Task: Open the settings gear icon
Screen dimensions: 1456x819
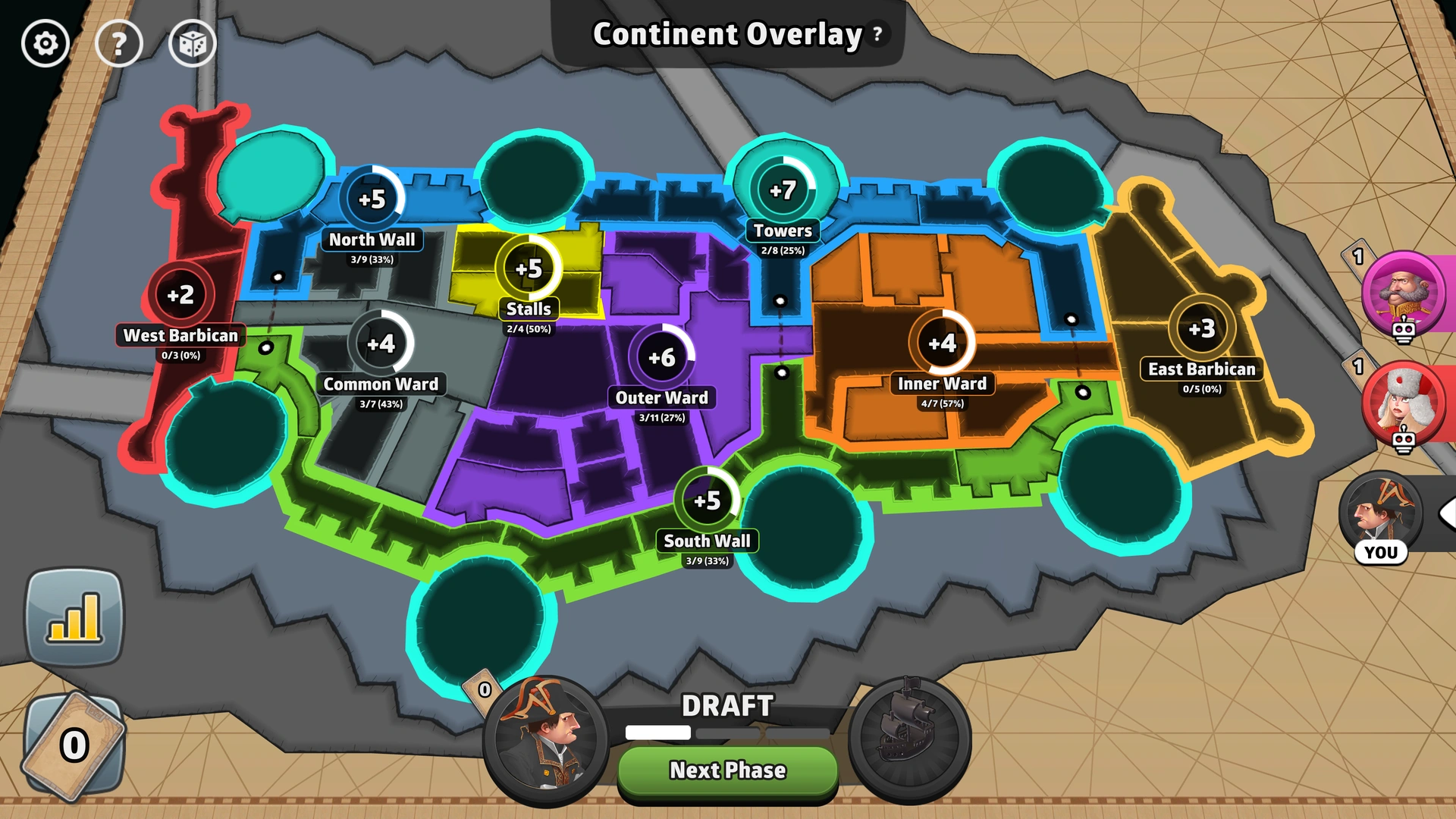Action: click(x=44, y=43)
